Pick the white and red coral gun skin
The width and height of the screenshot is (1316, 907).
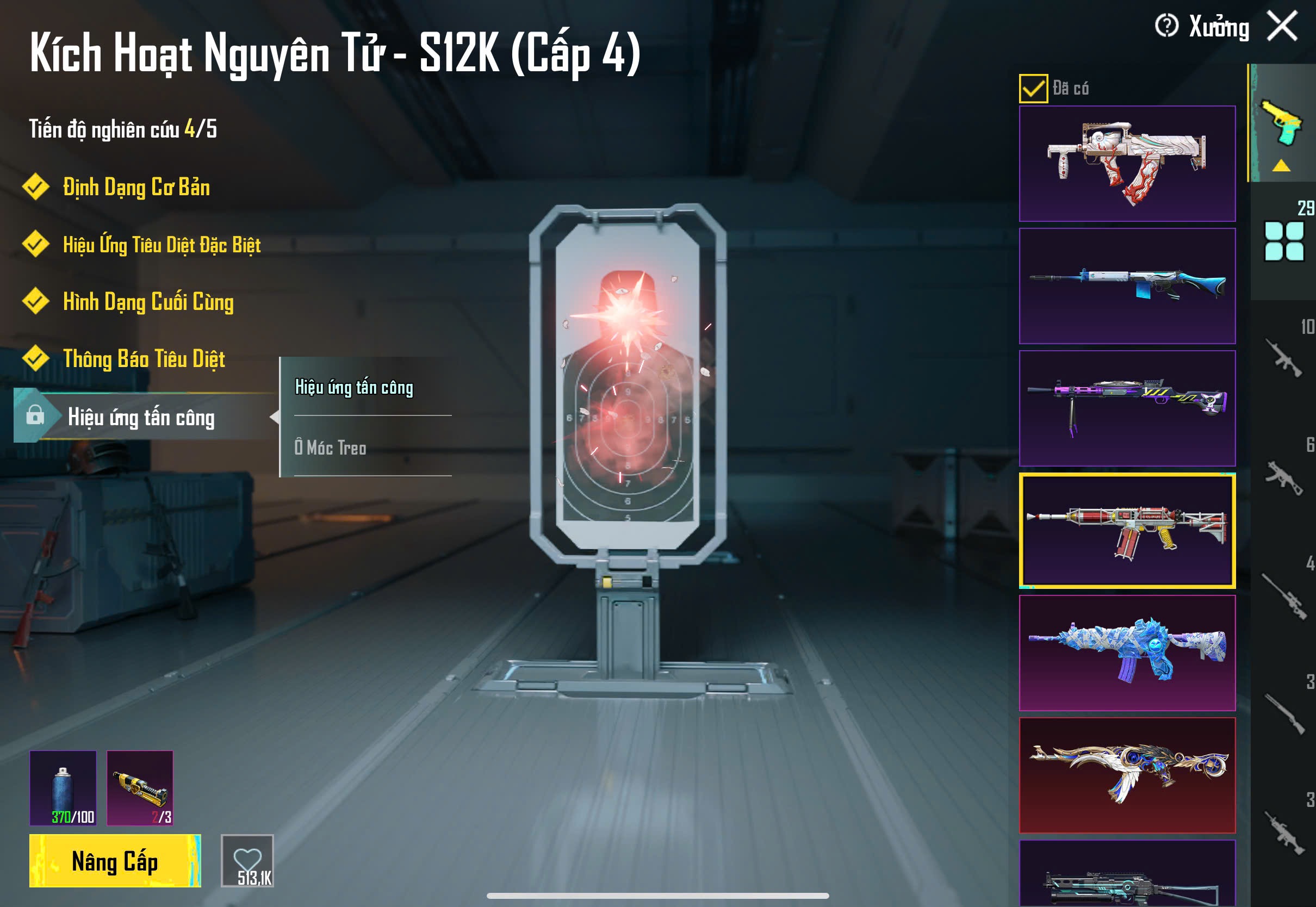click(x=1127, y=164)
